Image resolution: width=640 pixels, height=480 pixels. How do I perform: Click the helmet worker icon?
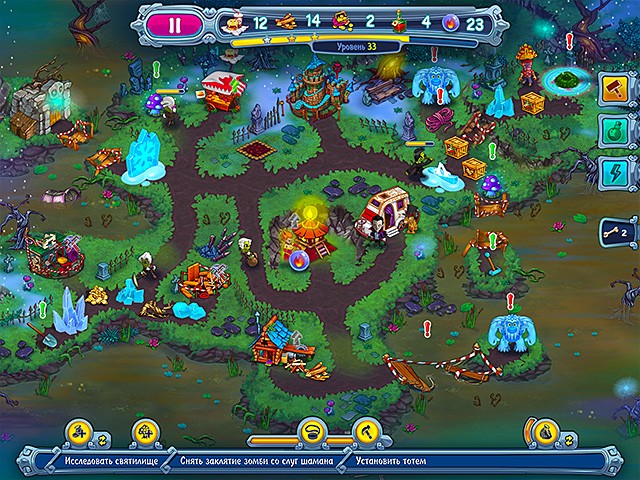tap(312, 433)
